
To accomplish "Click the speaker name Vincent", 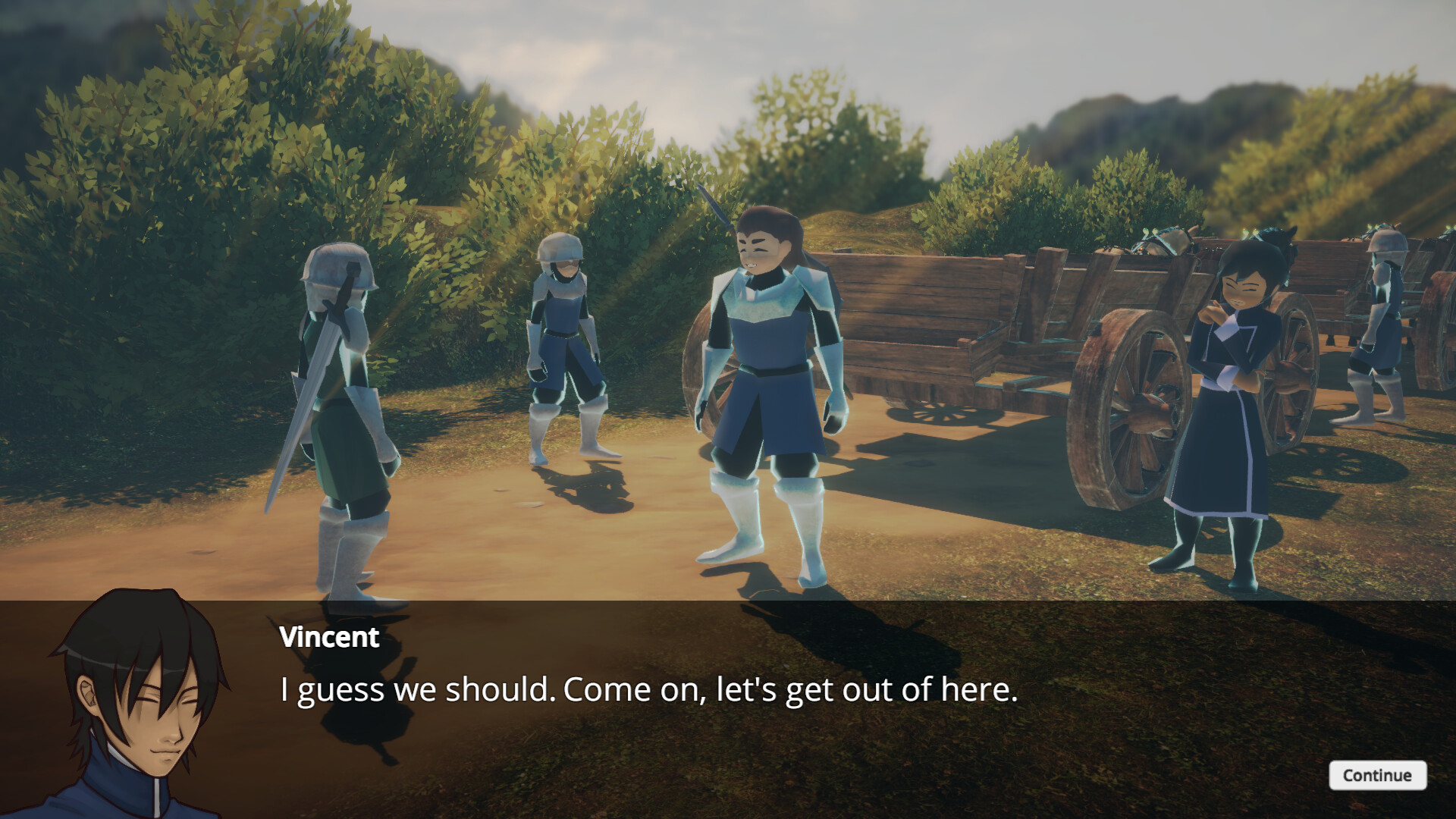I will point(328,639).
